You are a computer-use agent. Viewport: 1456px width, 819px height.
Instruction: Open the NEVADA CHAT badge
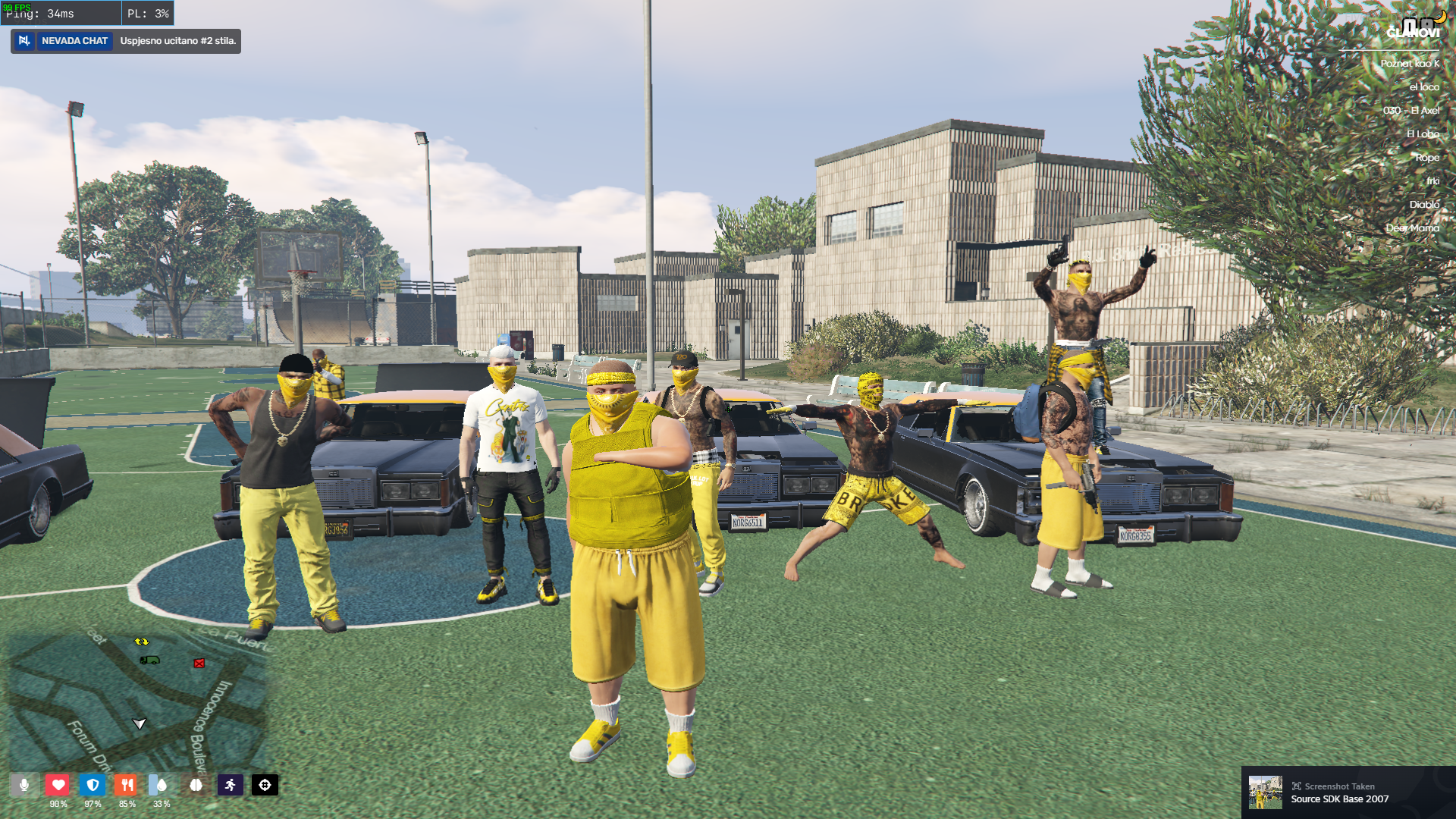[74, 41]
